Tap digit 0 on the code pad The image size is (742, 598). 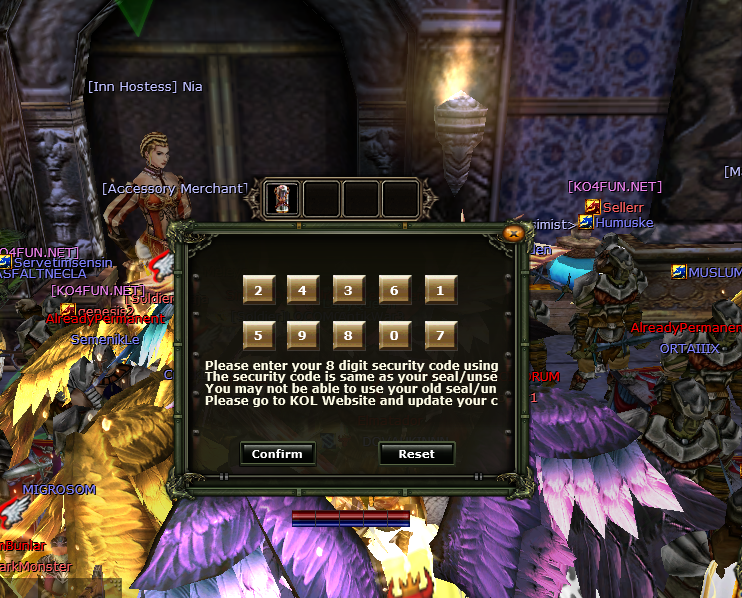click(x=394, y=335)
